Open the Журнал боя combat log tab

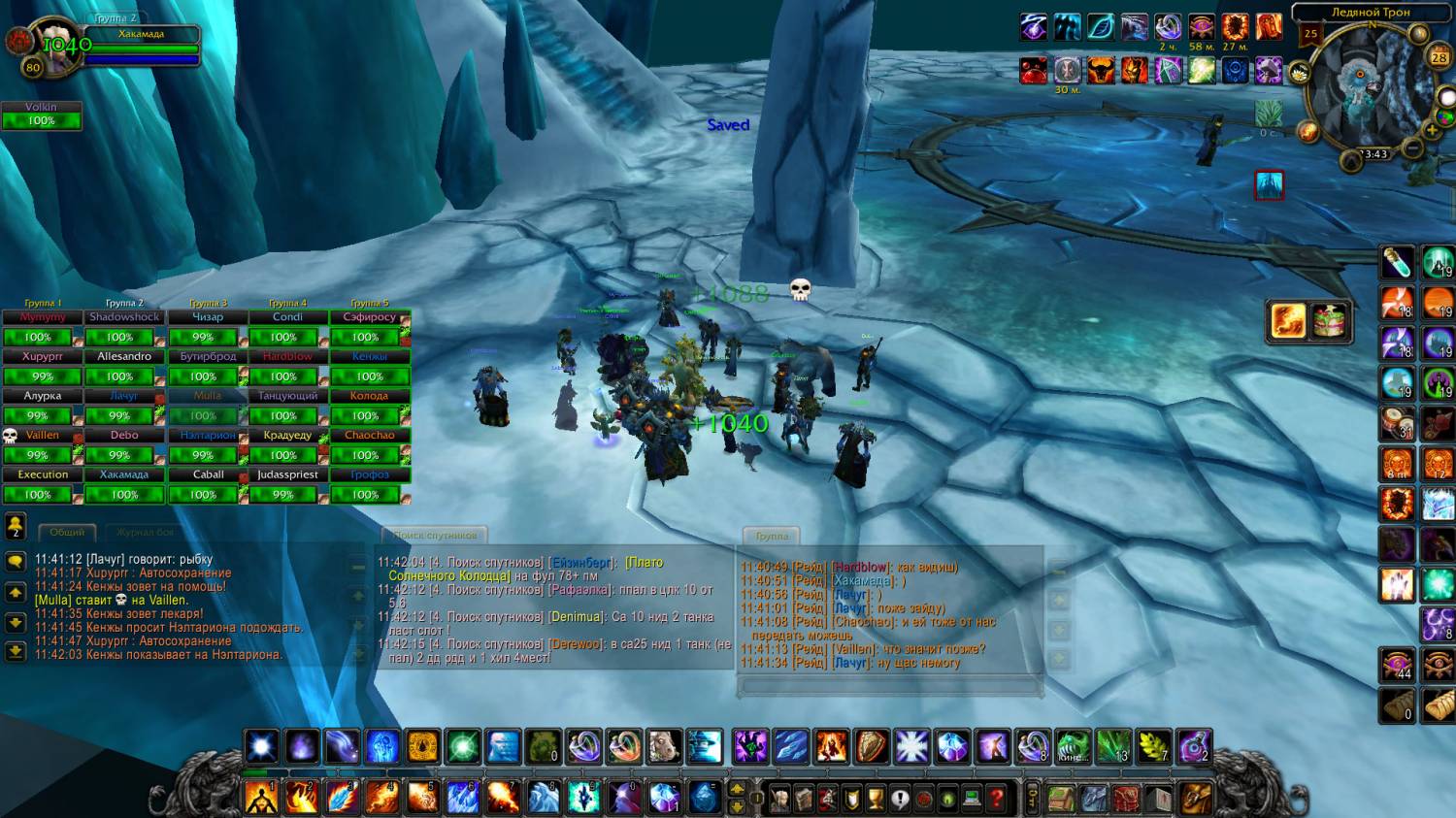click(x=146, y=533)
